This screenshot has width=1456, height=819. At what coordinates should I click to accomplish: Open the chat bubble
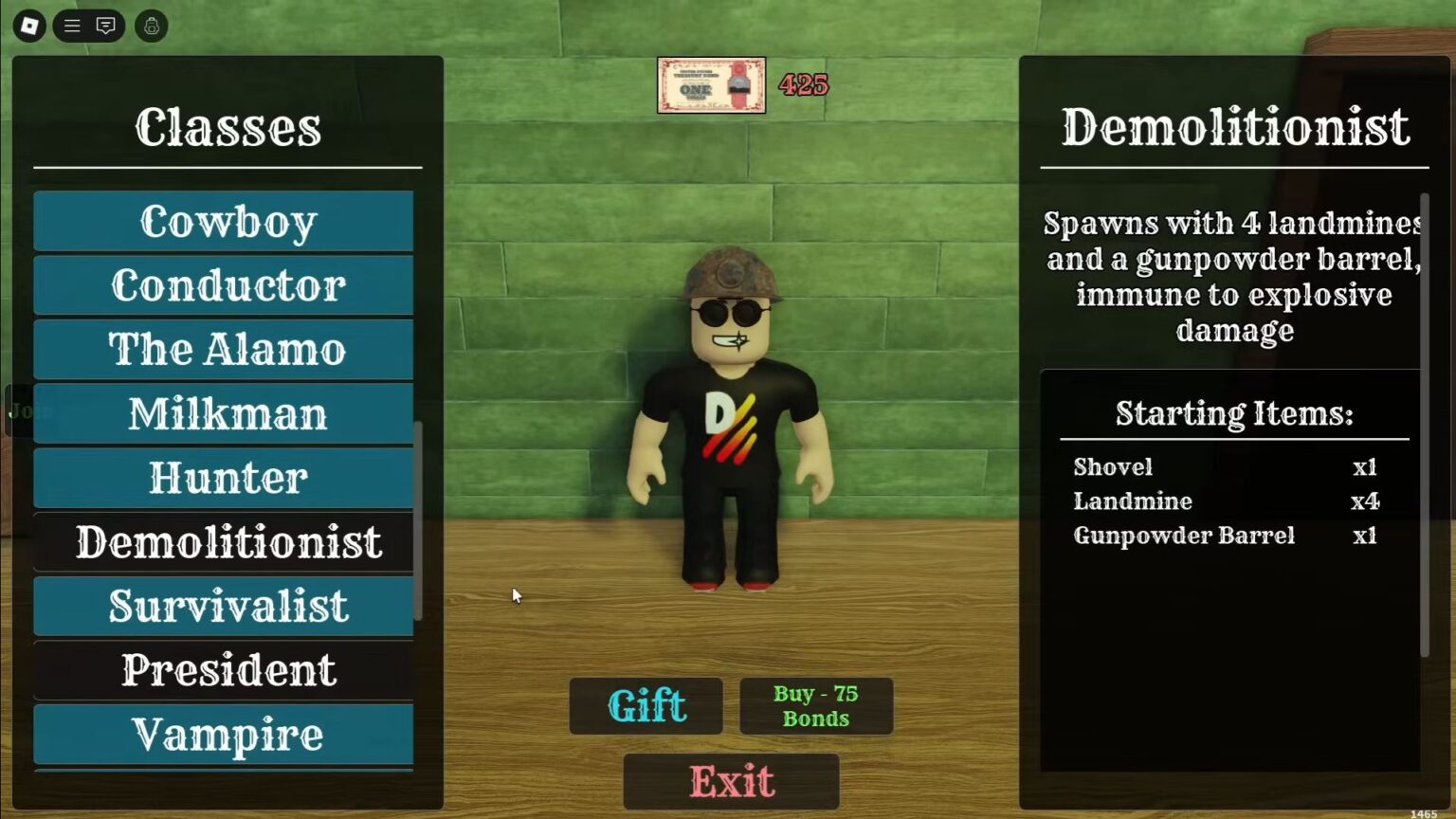(x=105, y=26)
